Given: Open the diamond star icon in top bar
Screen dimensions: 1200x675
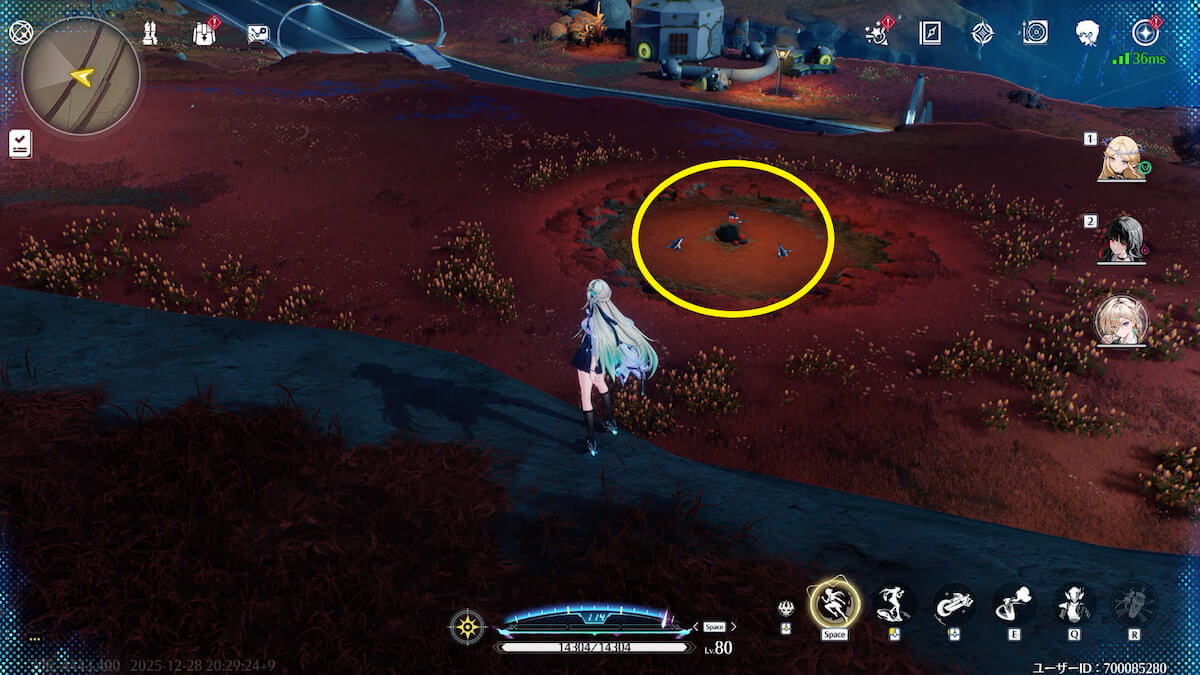Looking at the screenshot, I should tap(983, 33).
